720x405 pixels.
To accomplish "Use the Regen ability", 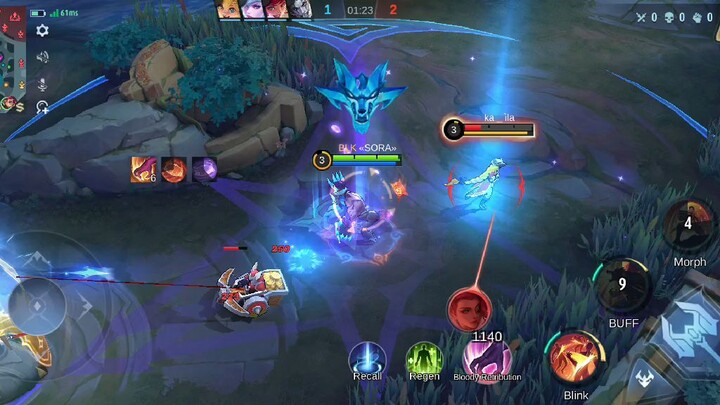I will coord(424,360).
